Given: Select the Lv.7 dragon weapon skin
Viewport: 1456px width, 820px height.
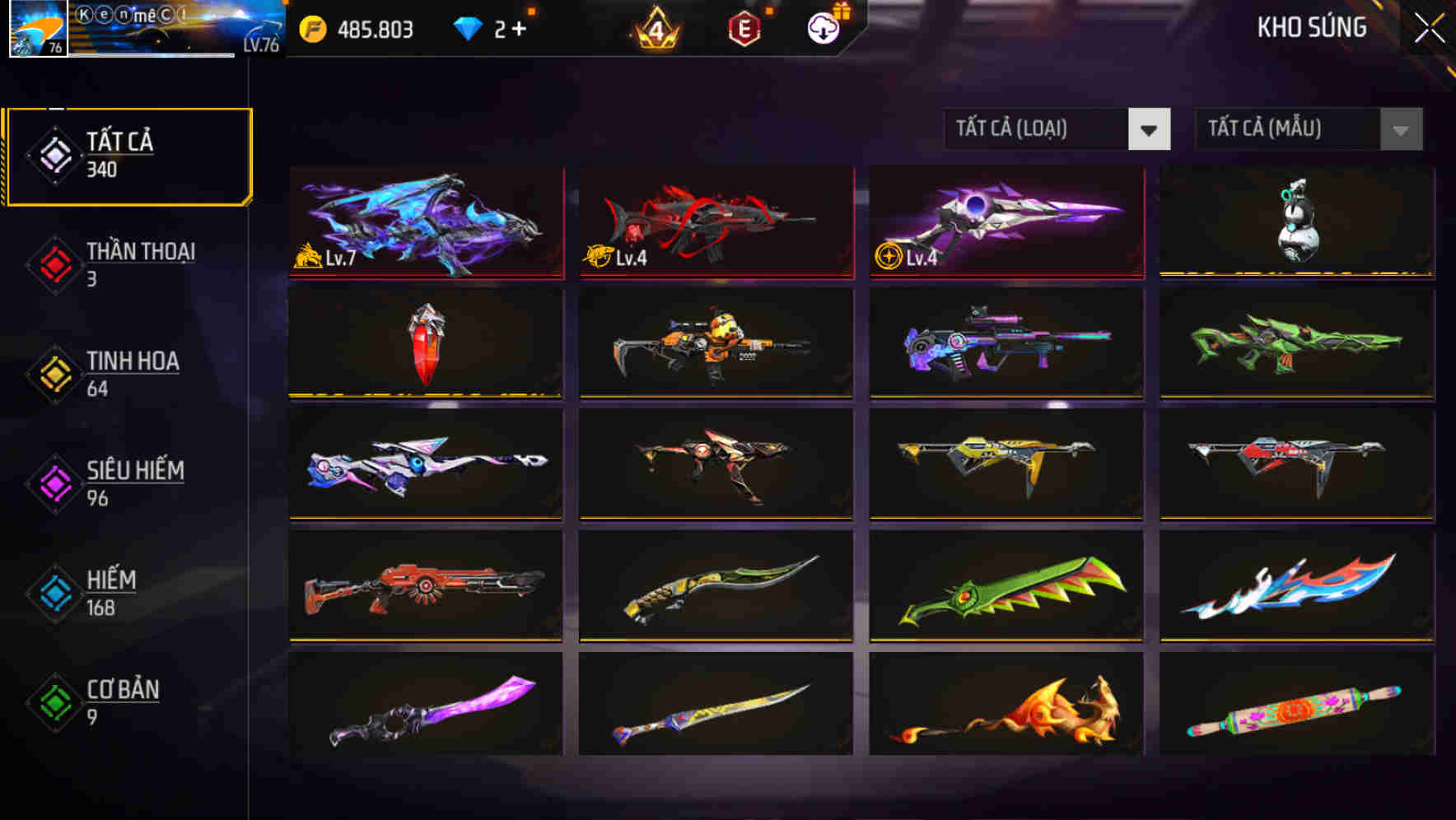Looking at the screenshot, I should (x=425, y=222).
